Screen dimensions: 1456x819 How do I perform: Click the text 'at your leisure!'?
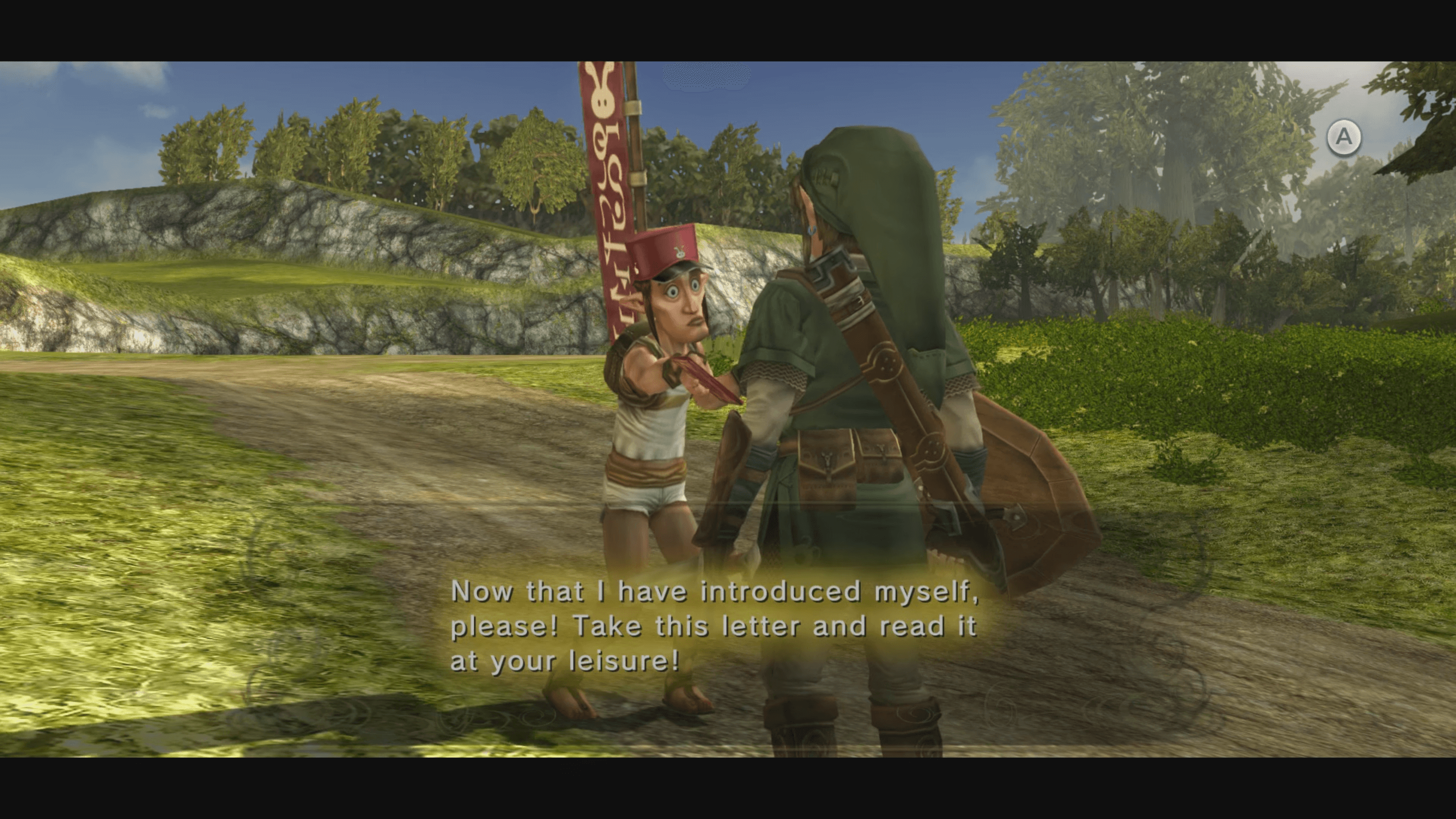(565, 665)
